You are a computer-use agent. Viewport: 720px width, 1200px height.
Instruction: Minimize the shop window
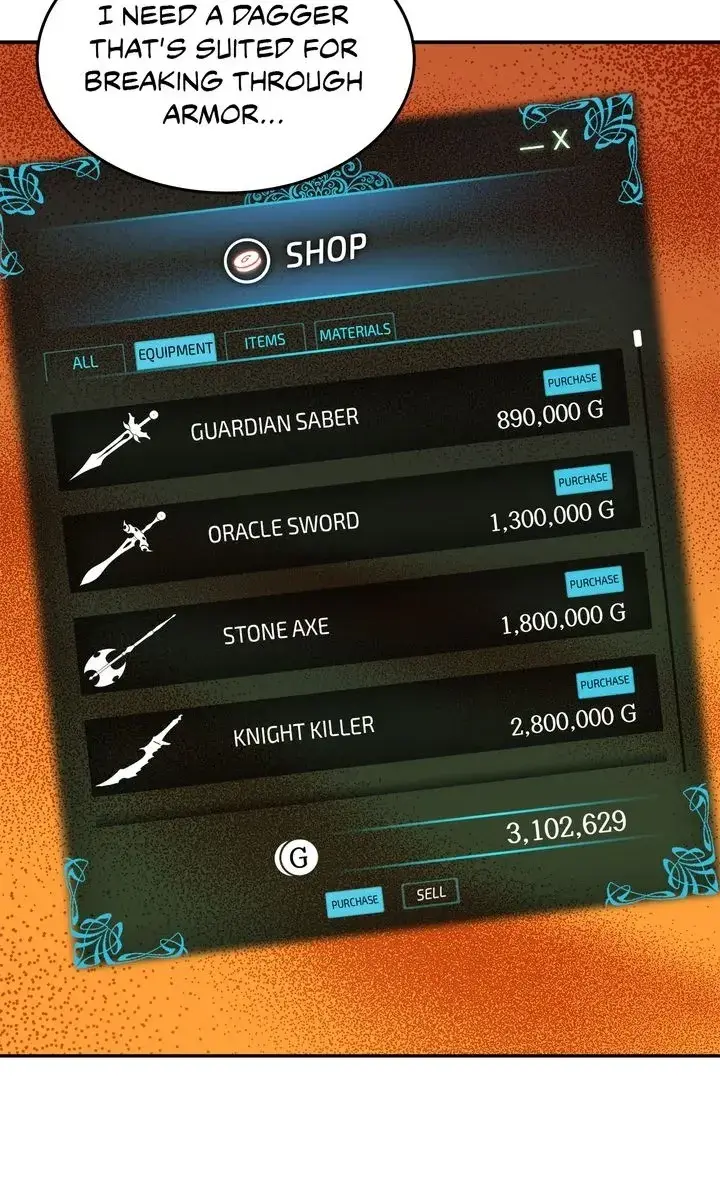pos(532,147)
